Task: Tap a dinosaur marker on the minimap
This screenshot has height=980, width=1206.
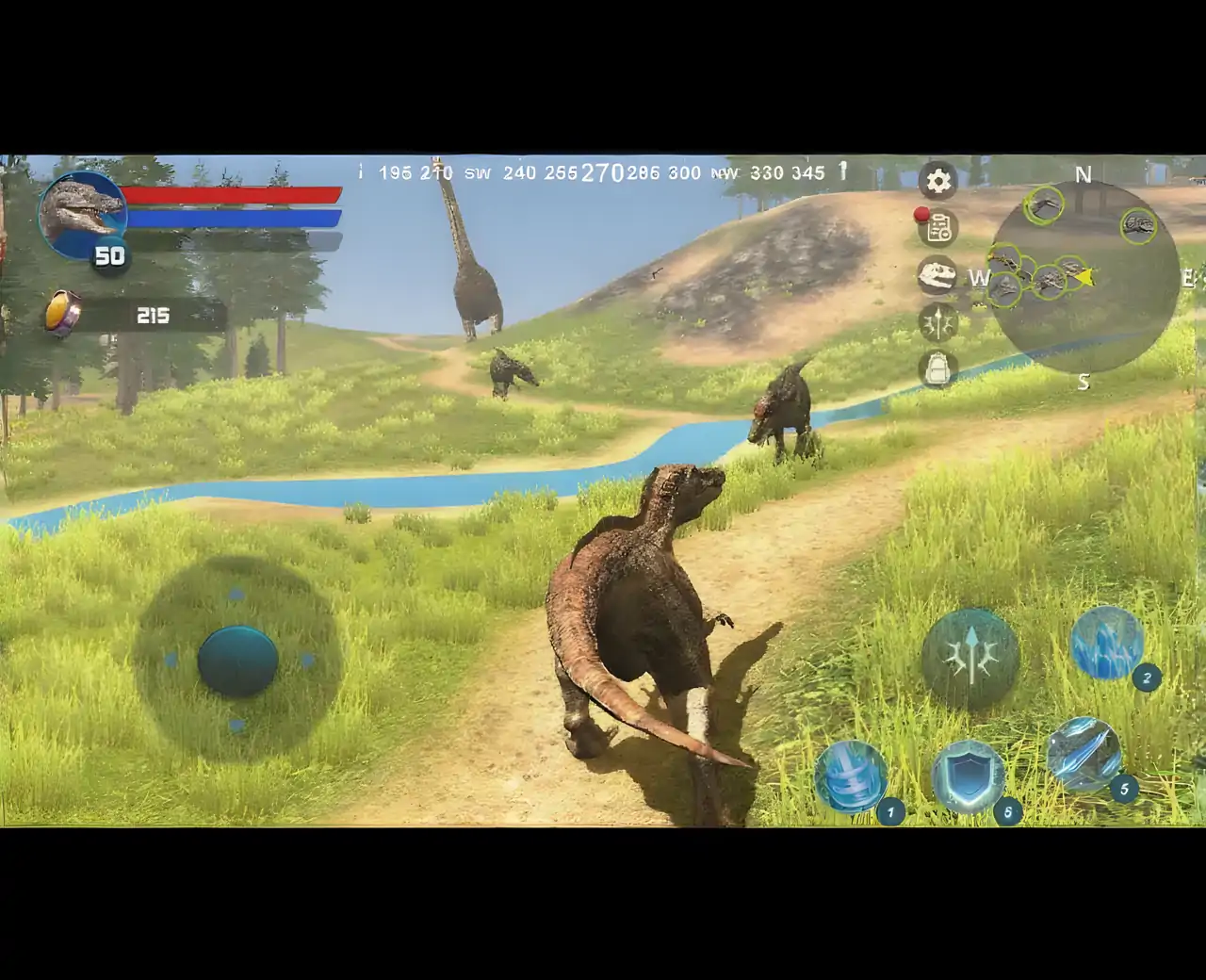Action: click(x=1046, y=206)
